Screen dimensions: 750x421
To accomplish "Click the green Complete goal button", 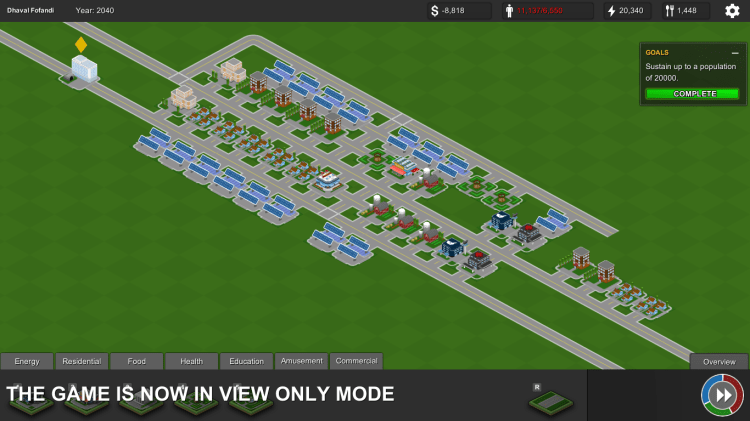I will [693, 93].
